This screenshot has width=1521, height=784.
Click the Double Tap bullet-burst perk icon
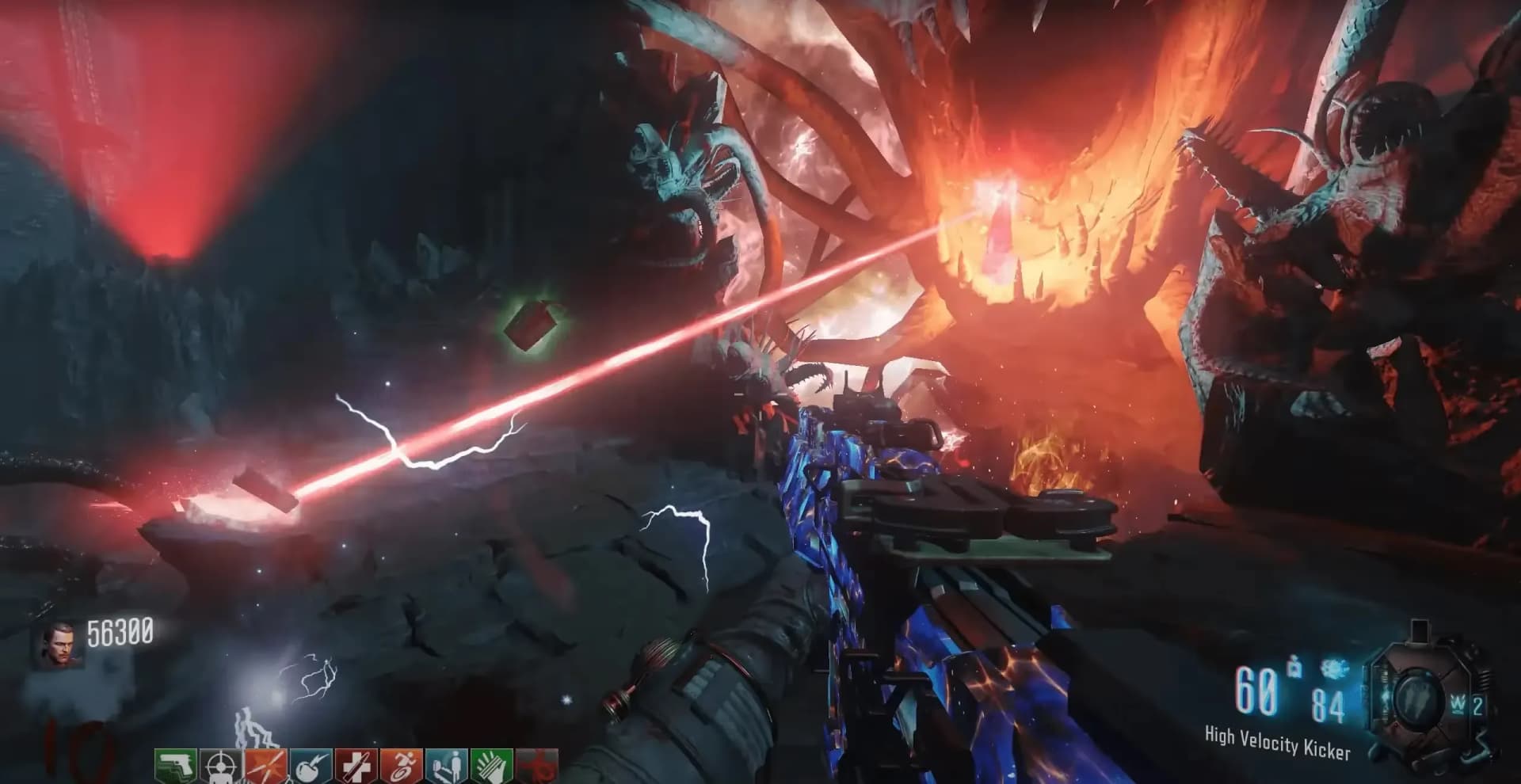pyautogui.click(x=265, y=765)
